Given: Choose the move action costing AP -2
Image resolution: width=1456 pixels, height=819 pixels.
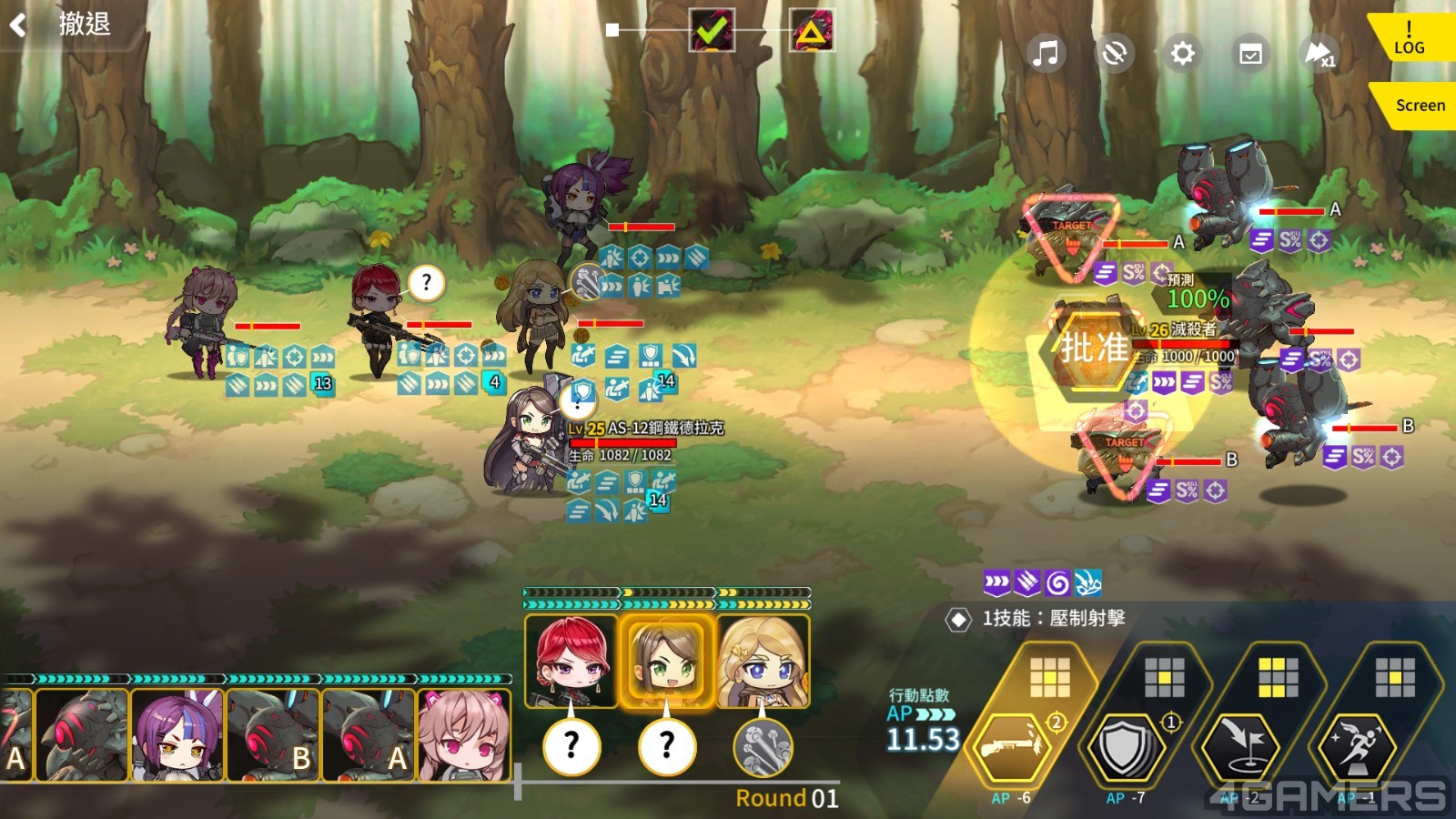Looking at the screenshot, I should (1240, 748).
